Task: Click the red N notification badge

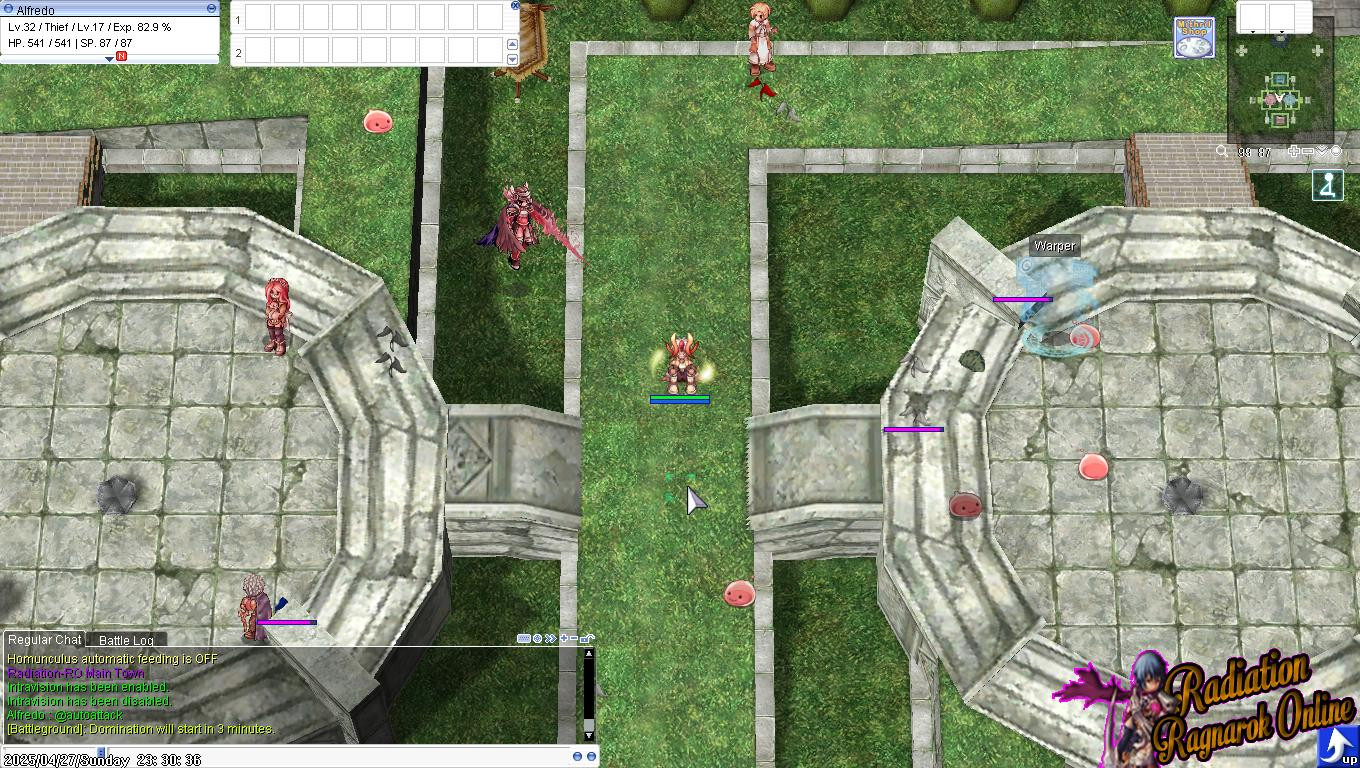Action: 122,57
